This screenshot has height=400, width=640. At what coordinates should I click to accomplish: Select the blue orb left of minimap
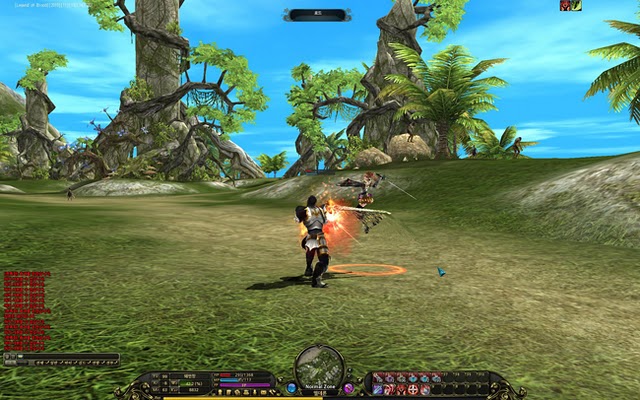point(291,387)
